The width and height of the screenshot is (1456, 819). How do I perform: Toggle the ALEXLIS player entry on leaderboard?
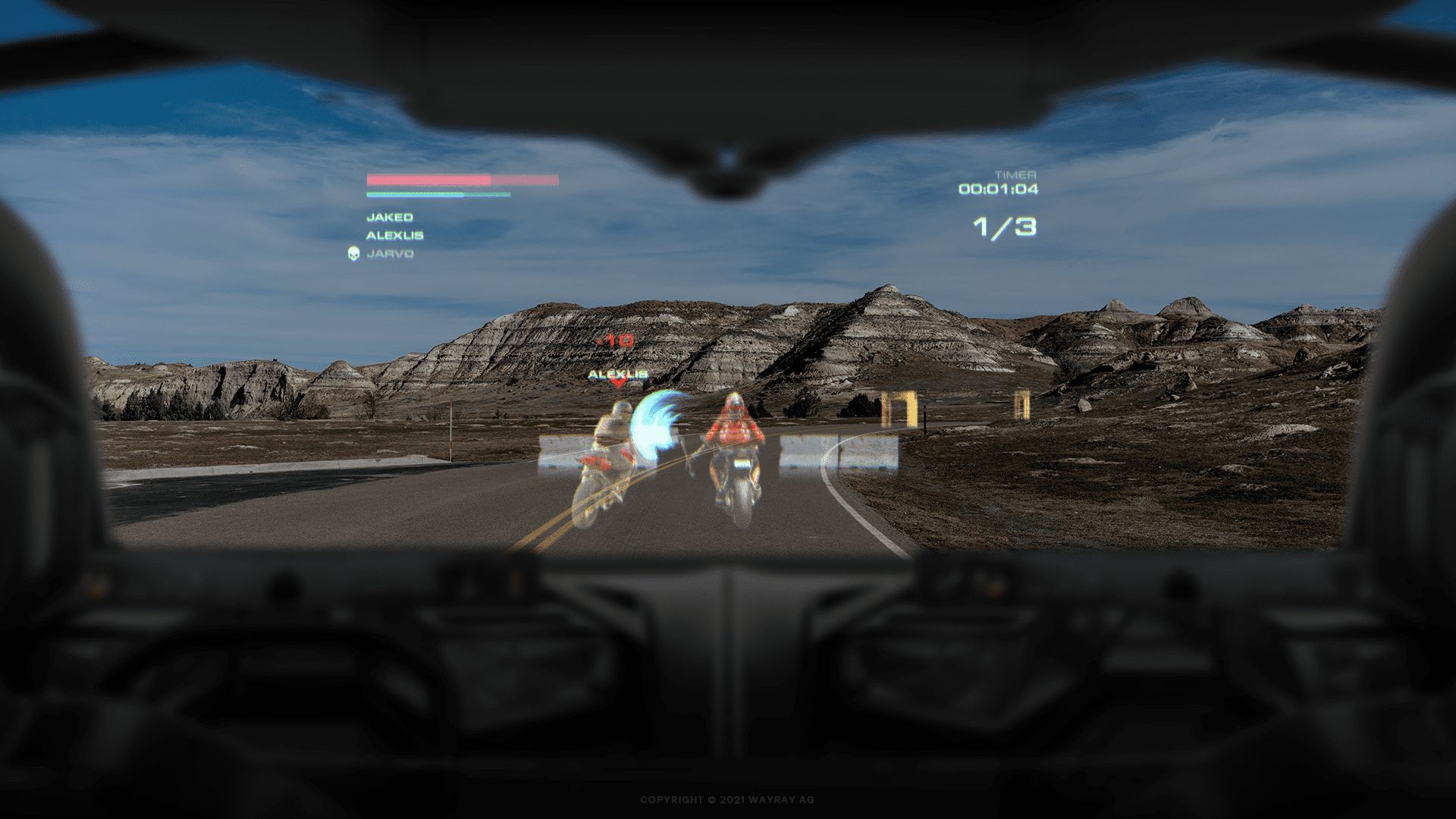point(396,235)
